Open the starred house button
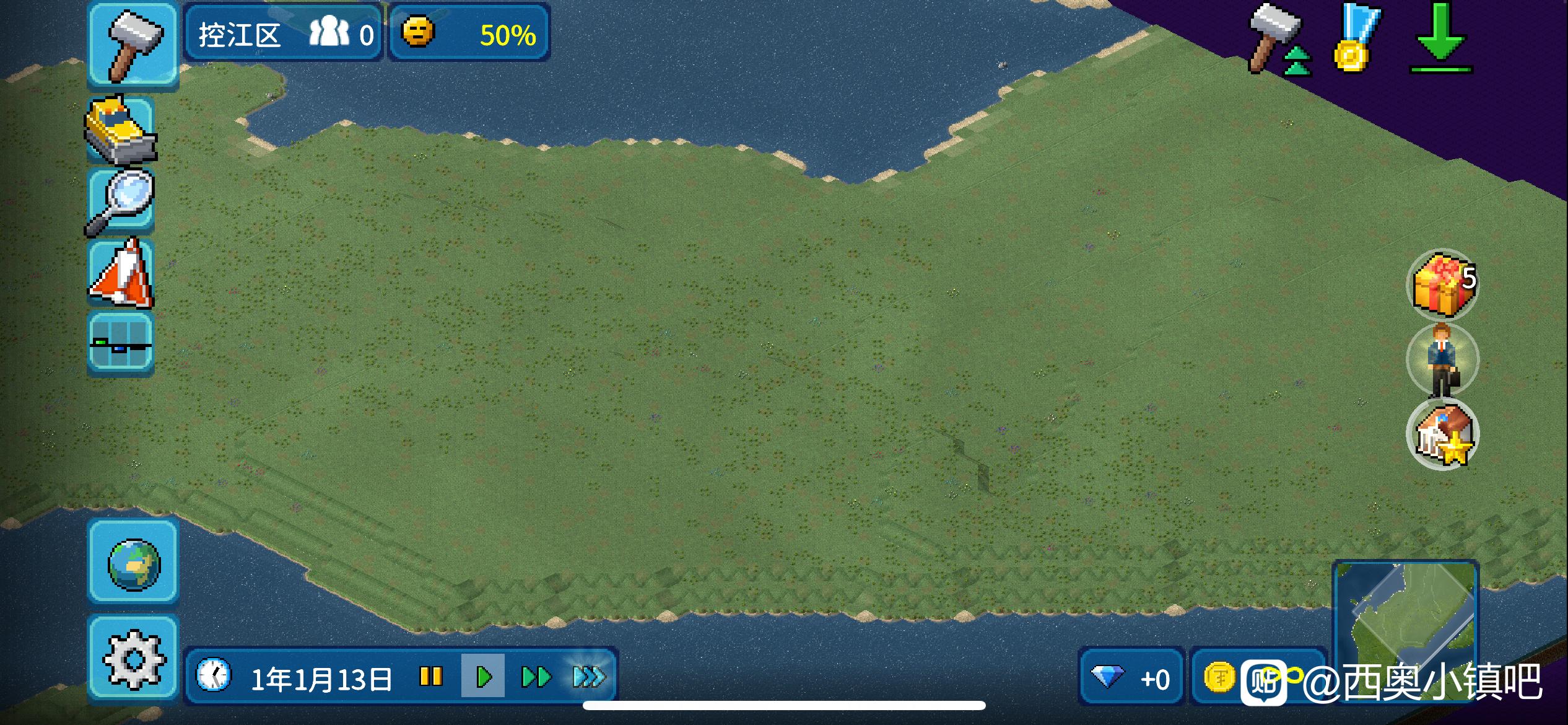Viewport: 1568px width, 725px height. [1443, 434]
